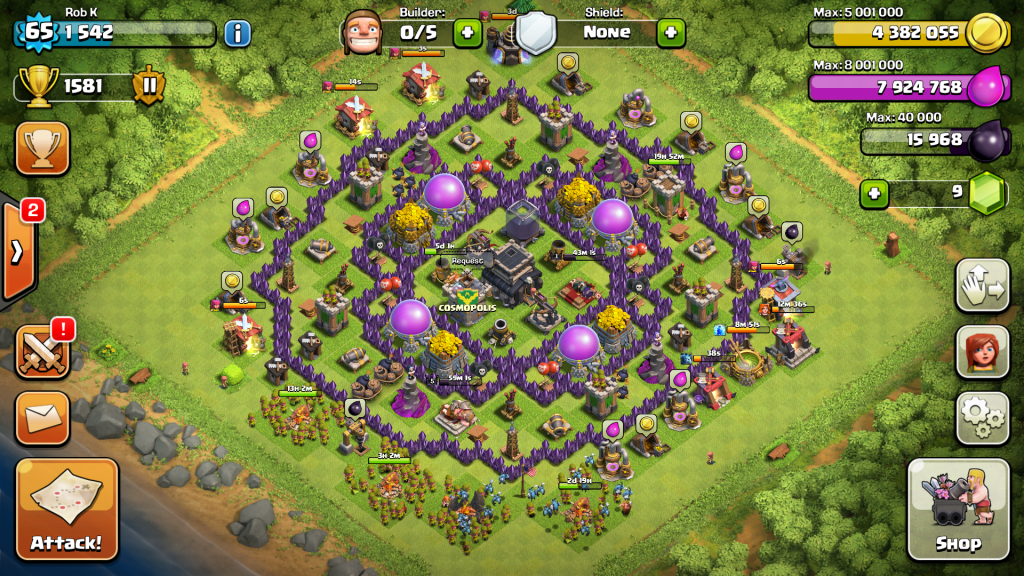Tap the league shield badge by trophies
Screen dimensions: 1024x576
pos(149,86)
